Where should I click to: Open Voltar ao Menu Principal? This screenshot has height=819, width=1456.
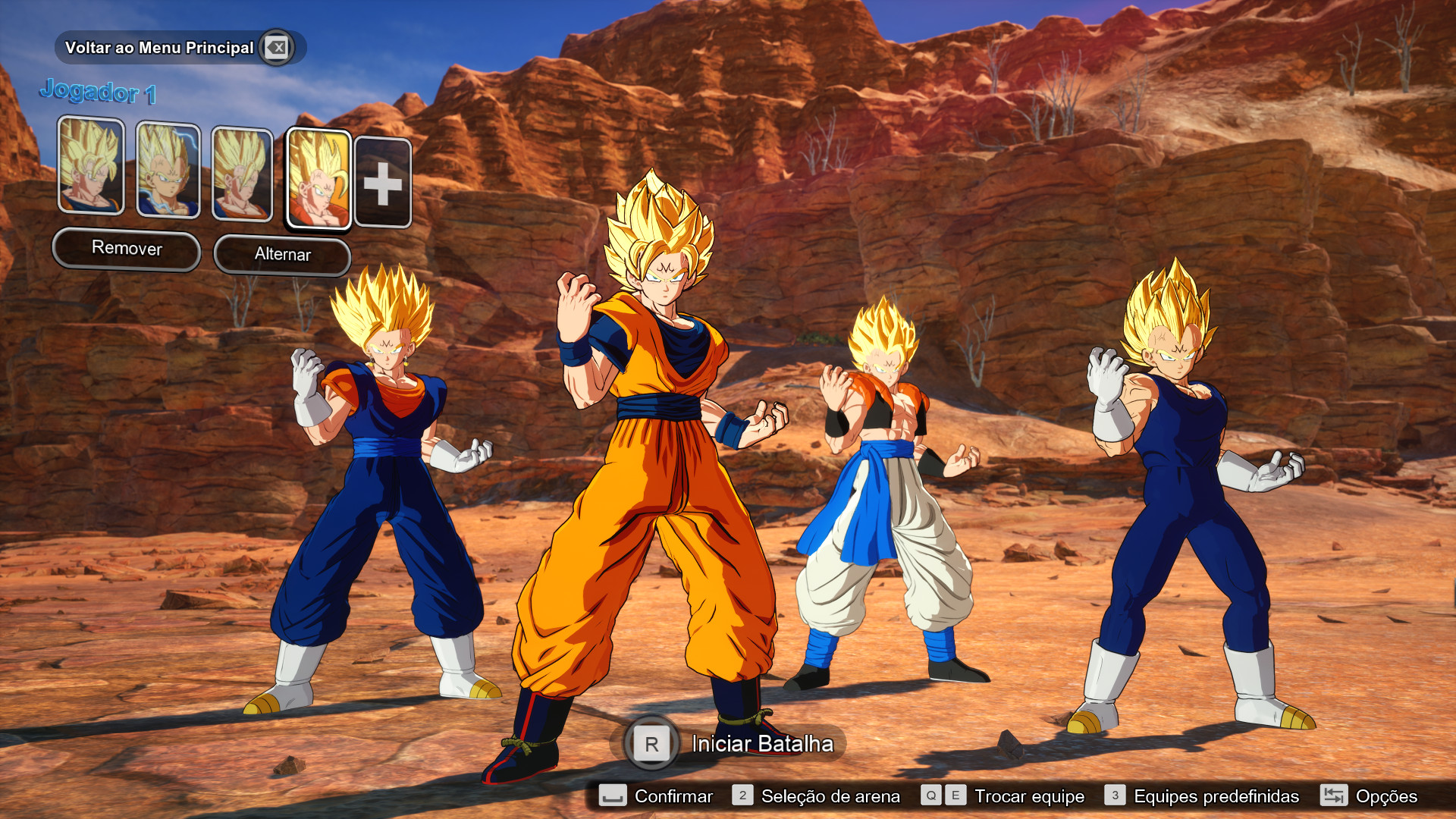(159, 47)
